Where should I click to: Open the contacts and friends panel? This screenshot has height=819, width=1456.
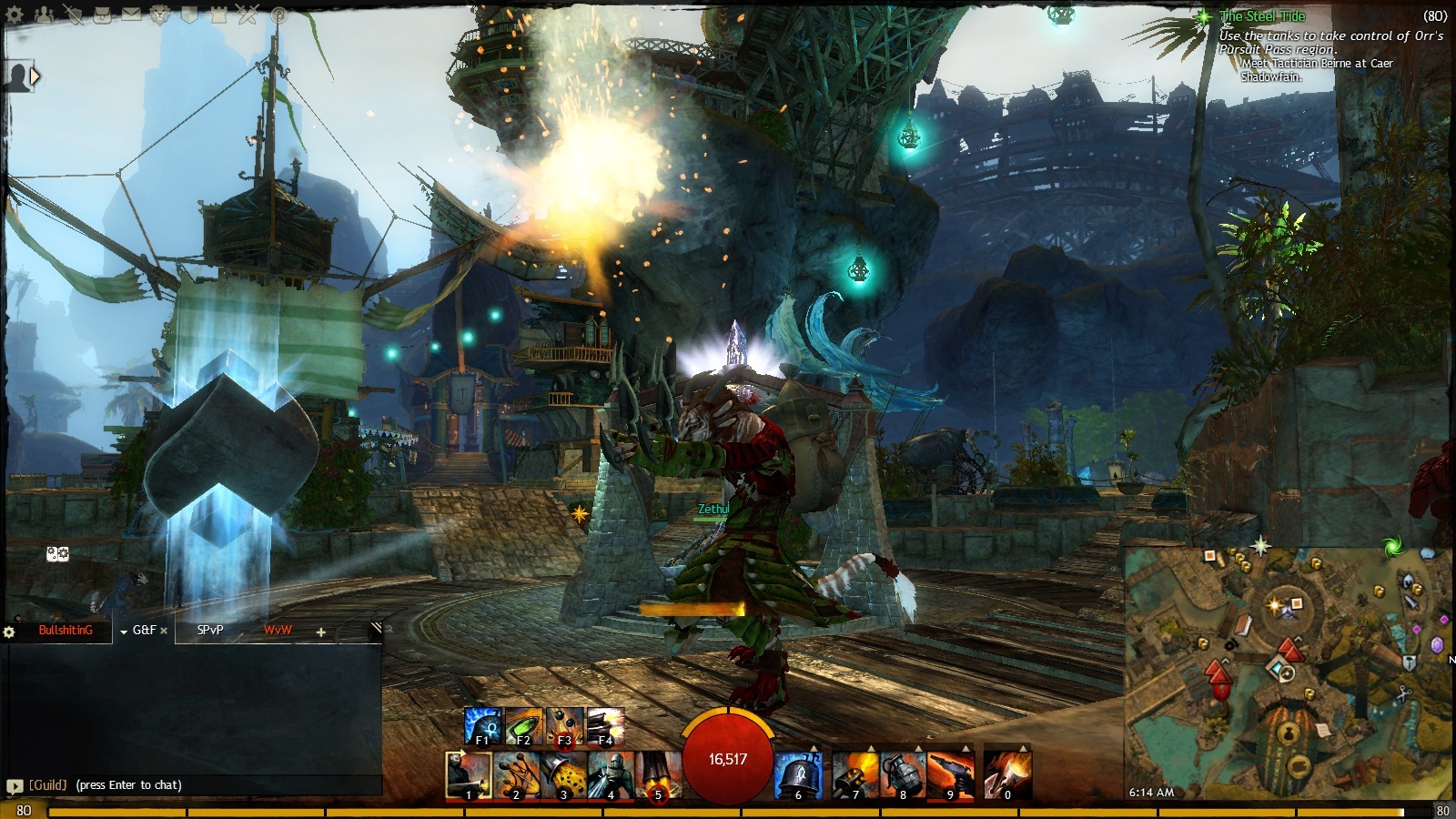[x=44, y=15]
